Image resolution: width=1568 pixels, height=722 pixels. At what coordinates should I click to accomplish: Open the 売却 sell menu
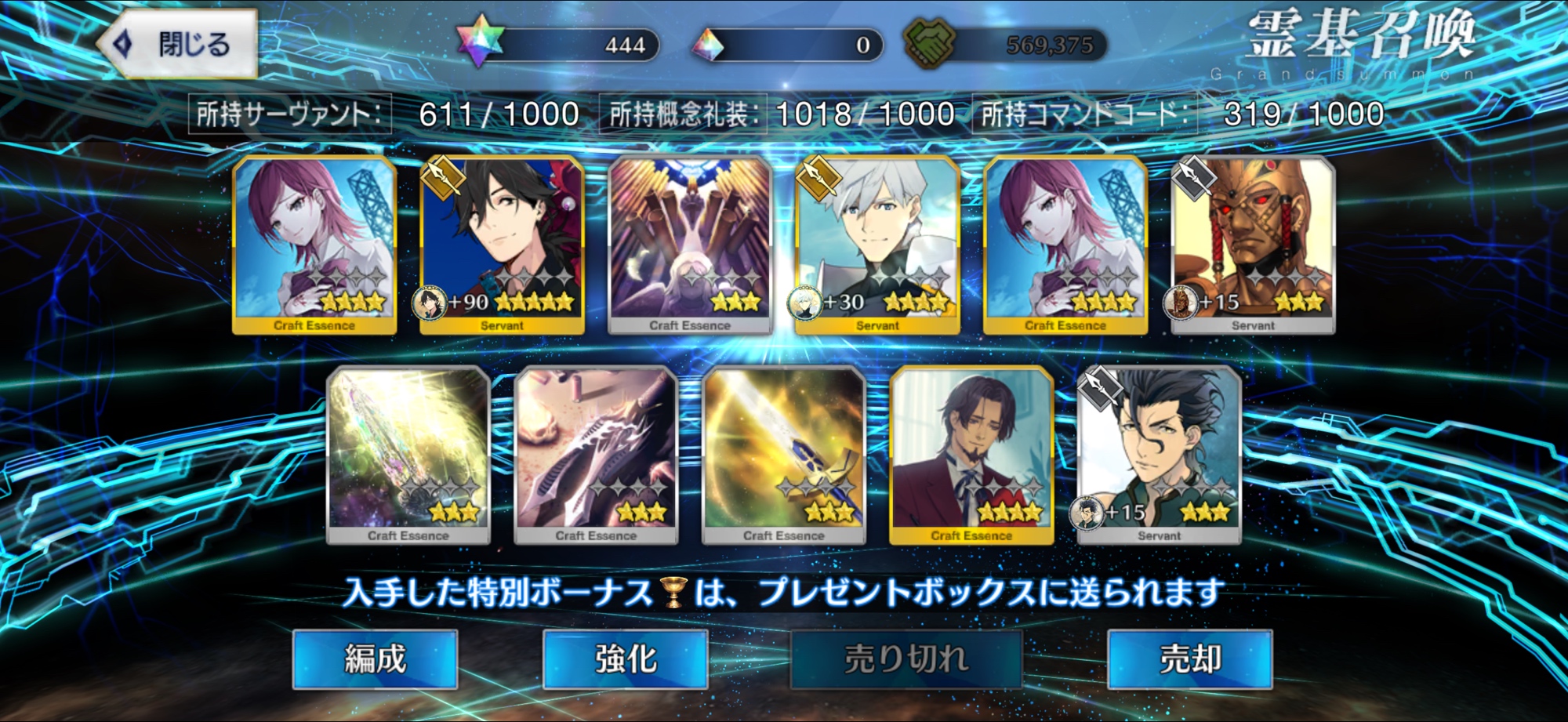tap(1189, 659)
